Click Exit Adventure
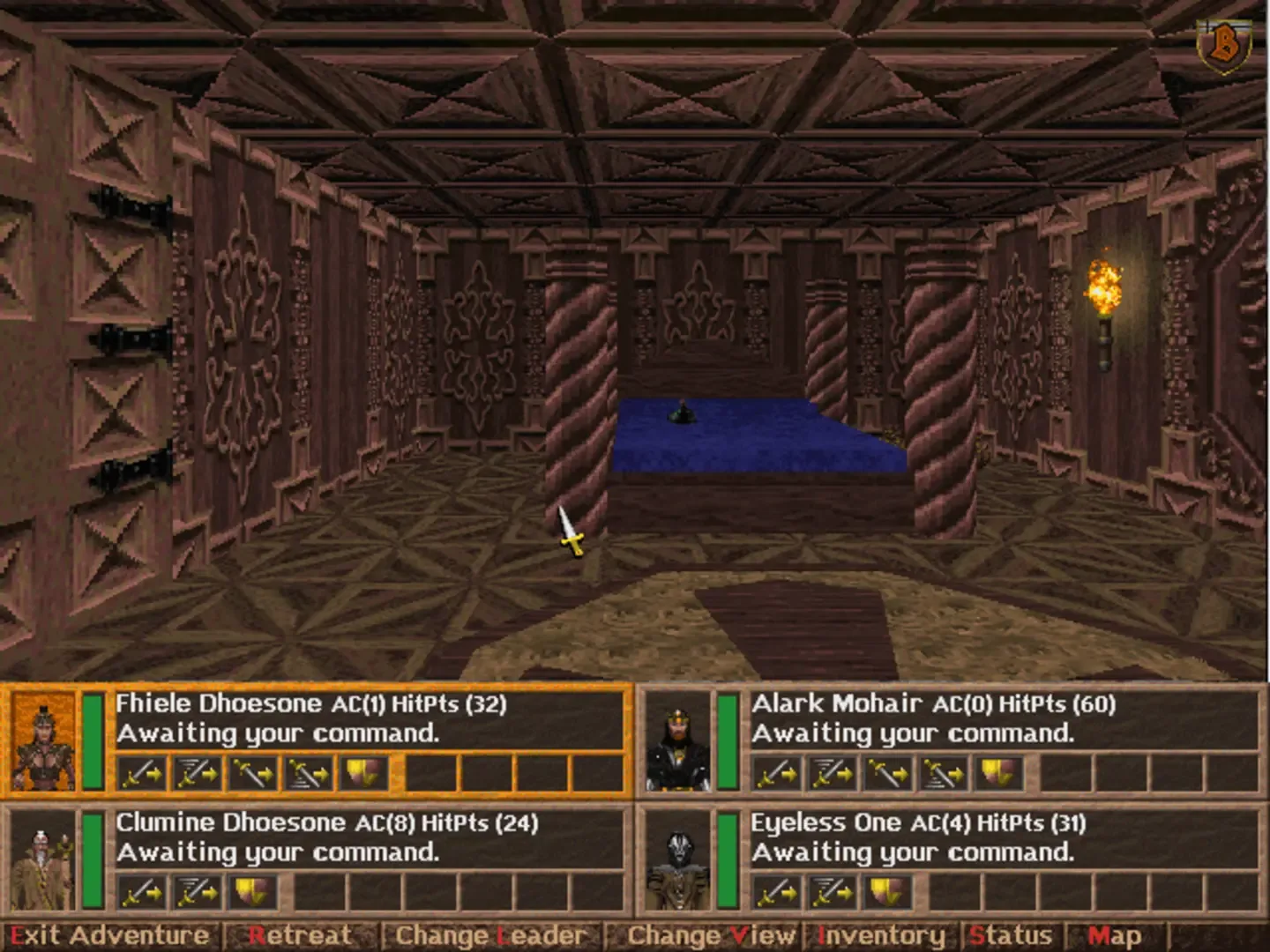Image resolution: width=1270 pixels, height=952 pixels. [103, 935]
